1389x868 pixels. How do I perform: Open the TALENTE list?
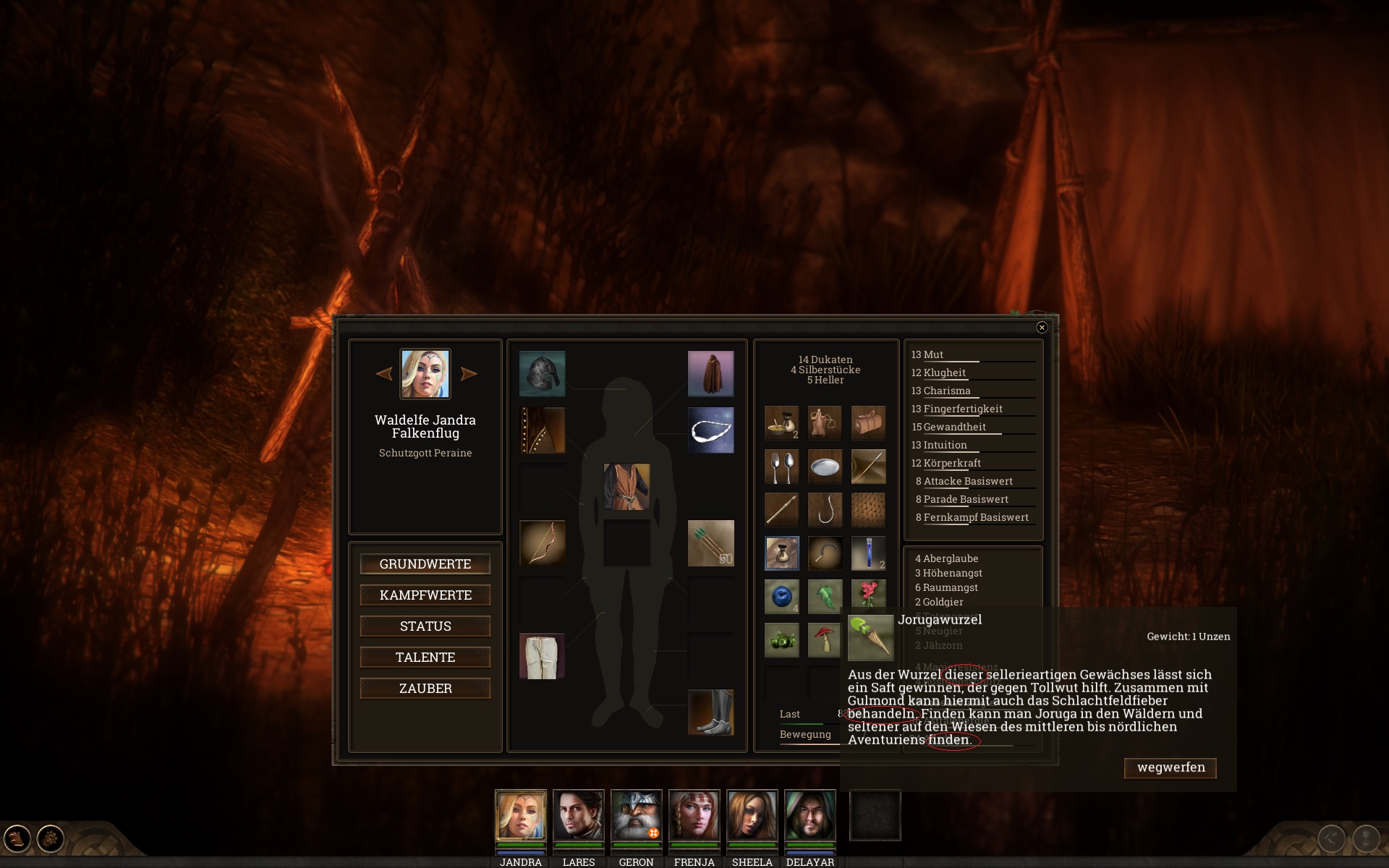tap(425, 658)
